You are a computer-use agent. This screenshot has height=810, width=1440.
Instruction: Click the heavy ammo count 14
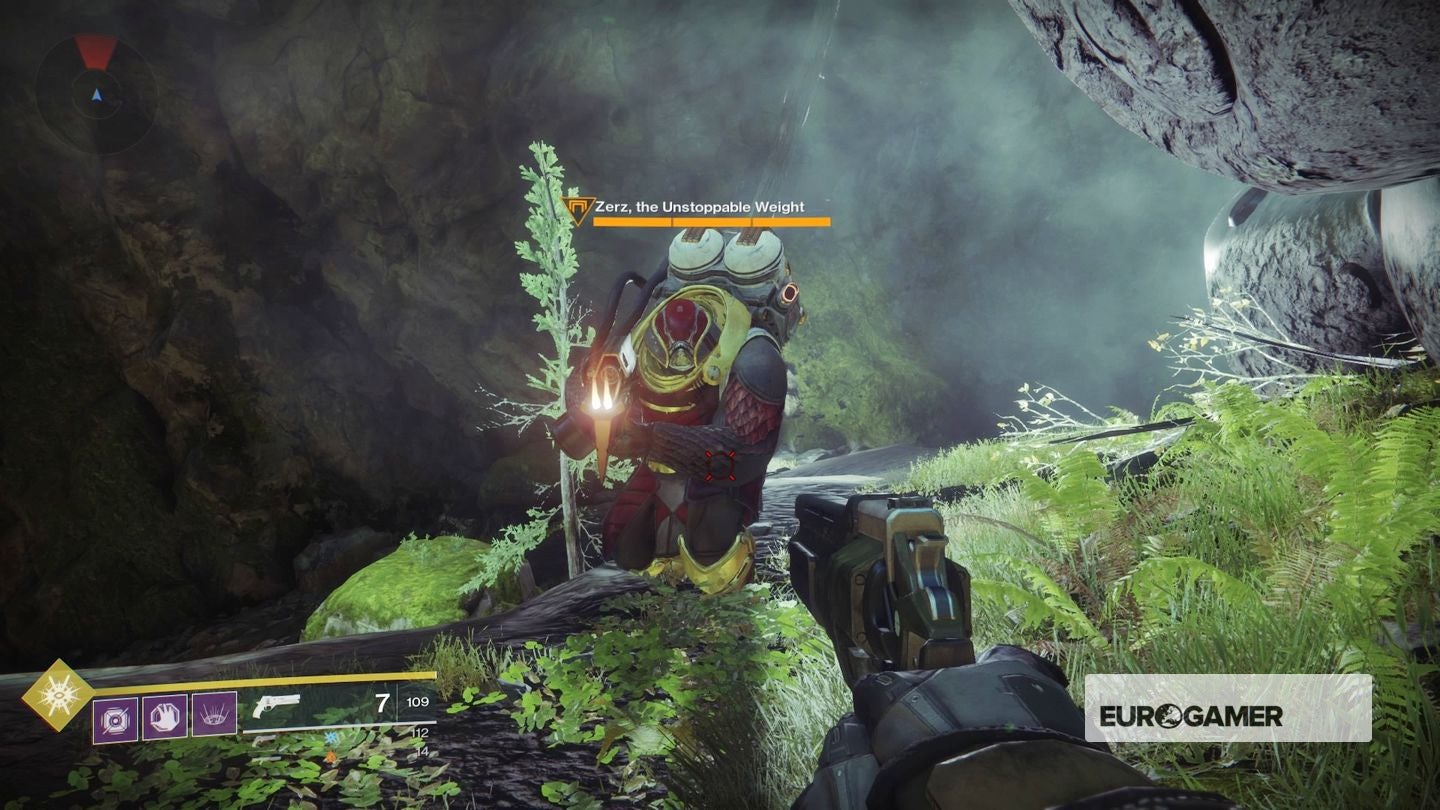[421, 751]
